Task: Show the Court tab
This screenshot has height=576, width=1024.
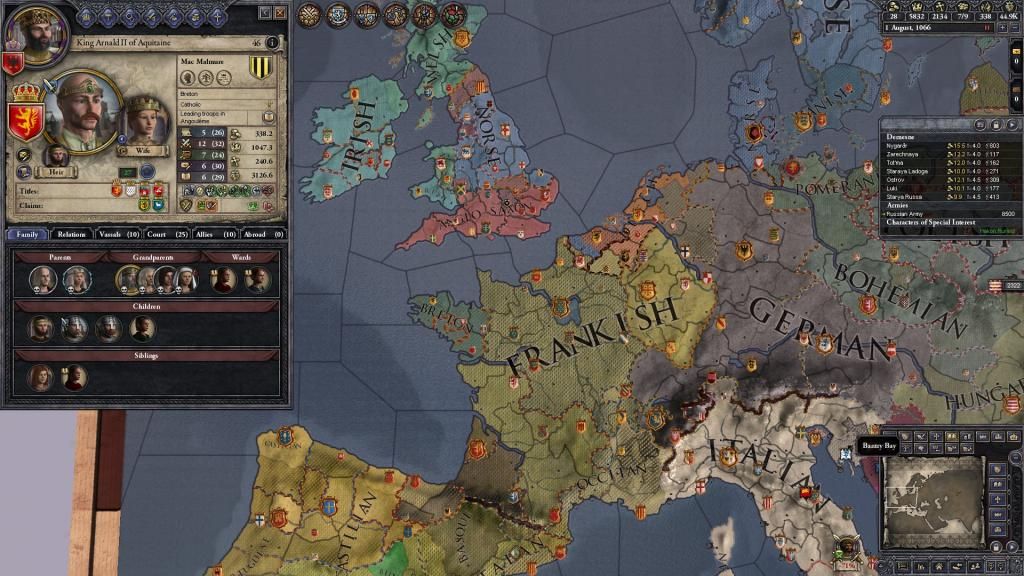Action: 167,234
